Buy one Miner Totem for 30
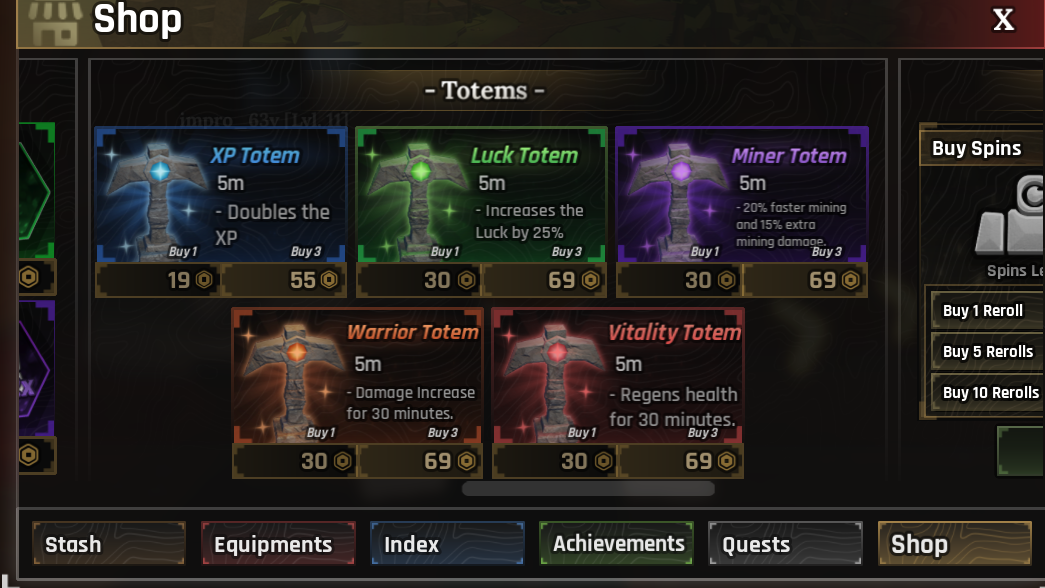The image size is (1045, 588). (x=679, y=280)
